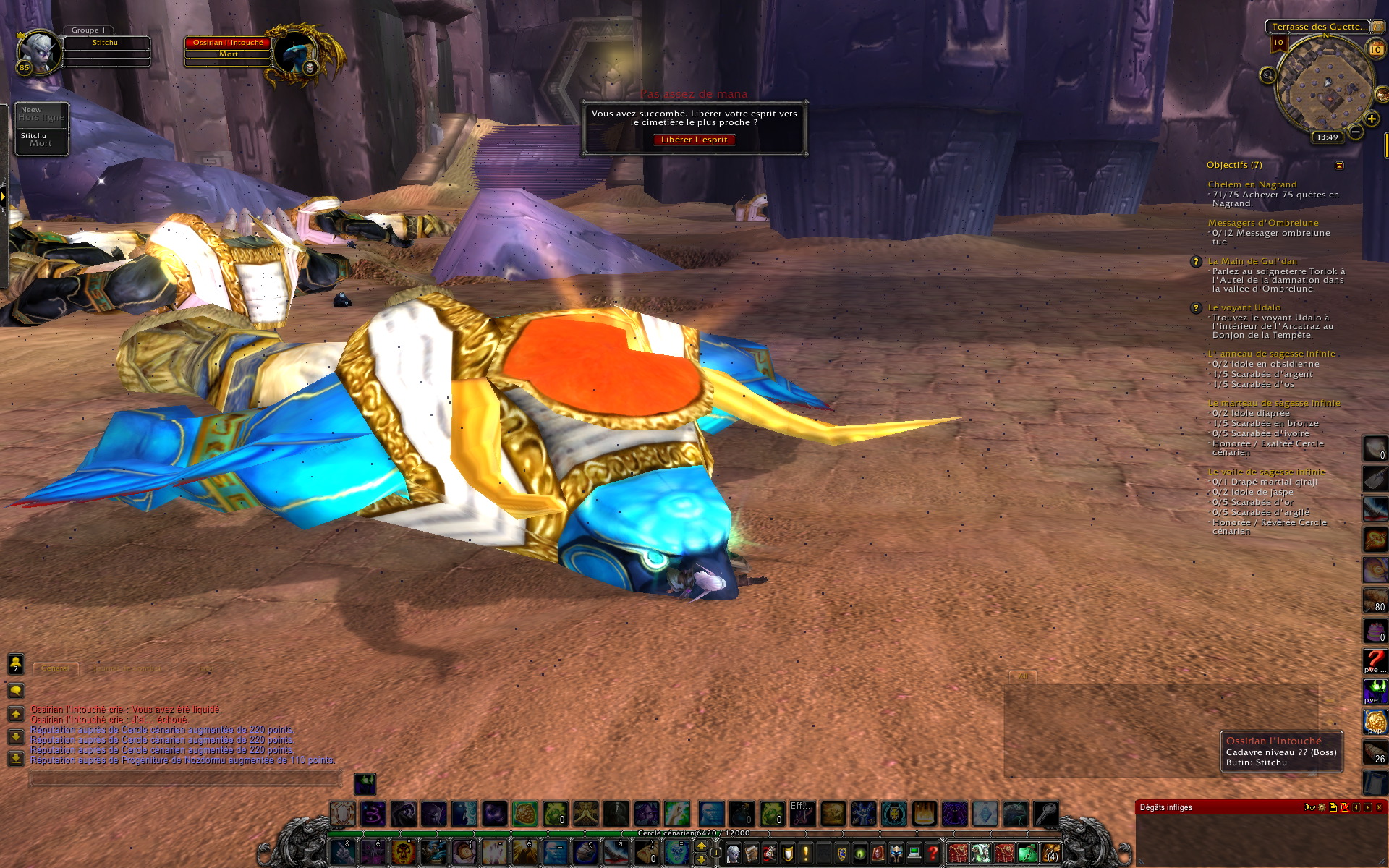The height and width of the screenshot is (868, 1389).
Task: Click the chat input box
Action: pyautogui.click(x=184, y=779)
